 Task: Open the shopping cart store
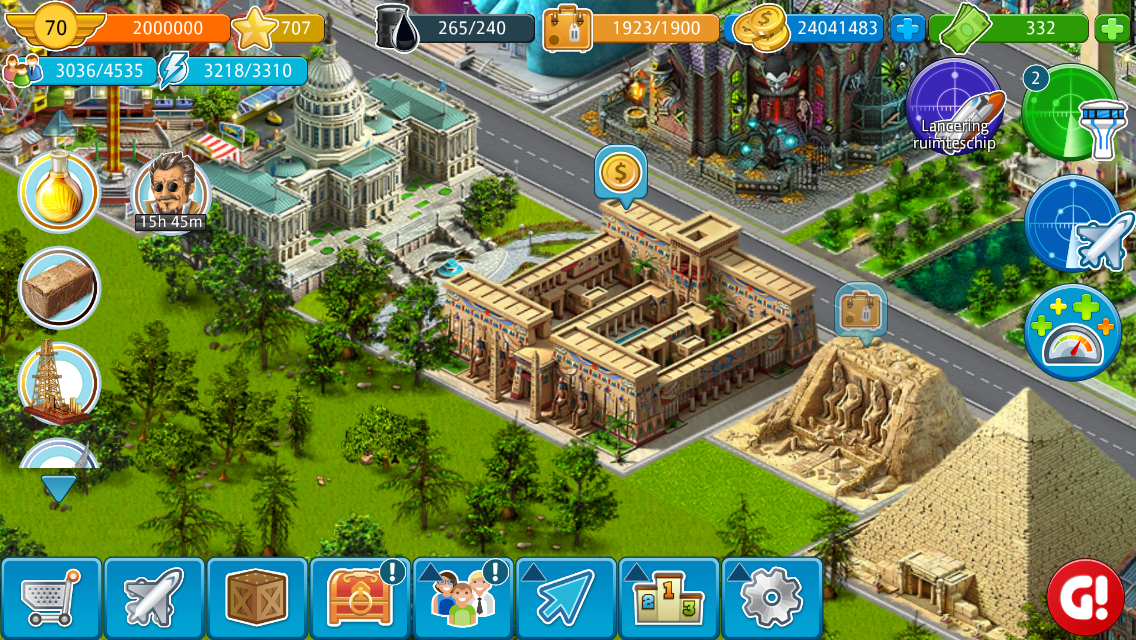tap(52, 598)
